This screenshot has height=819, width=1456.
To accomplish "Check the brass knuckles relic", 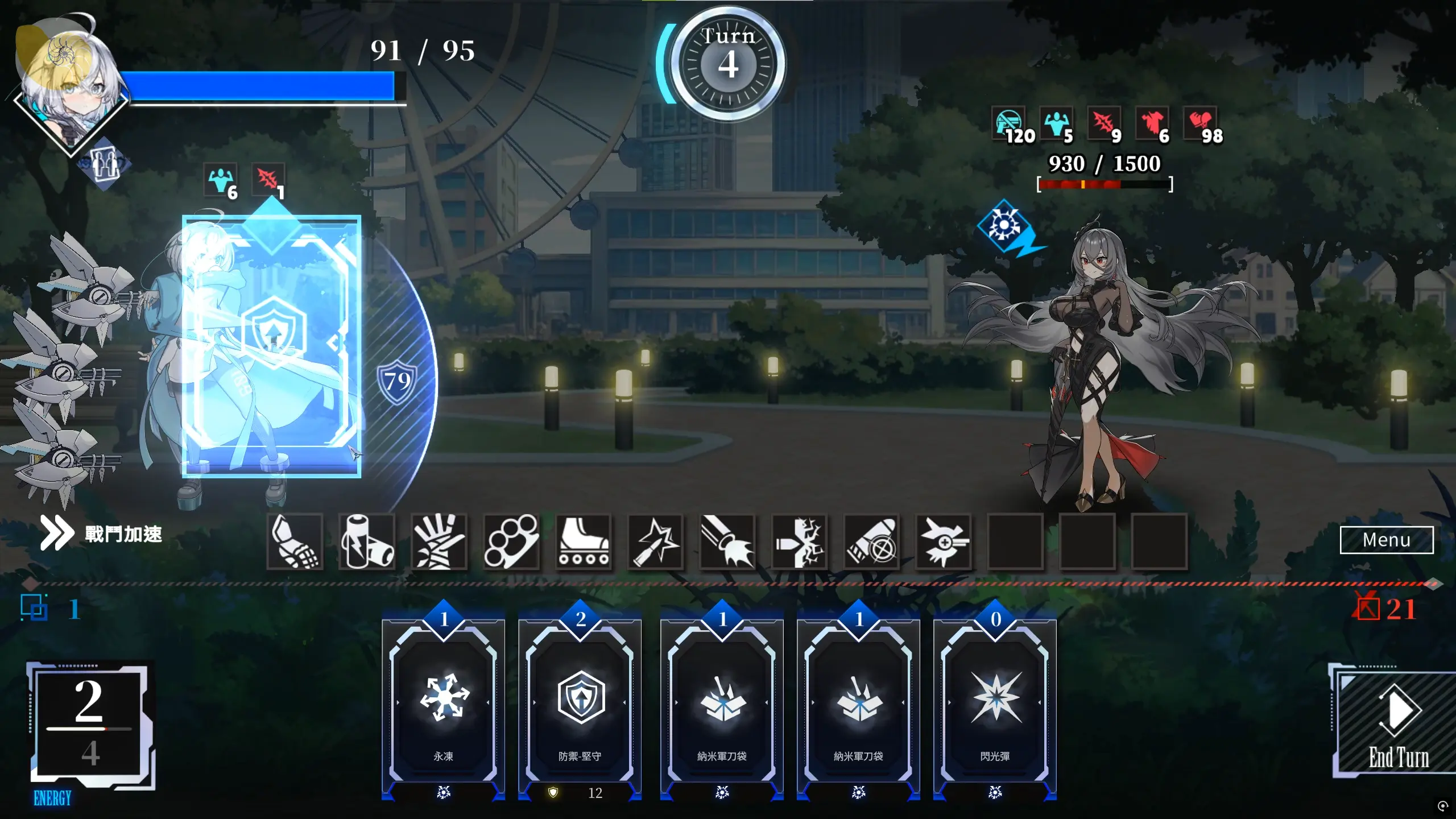I will click(x=511, y=541).
